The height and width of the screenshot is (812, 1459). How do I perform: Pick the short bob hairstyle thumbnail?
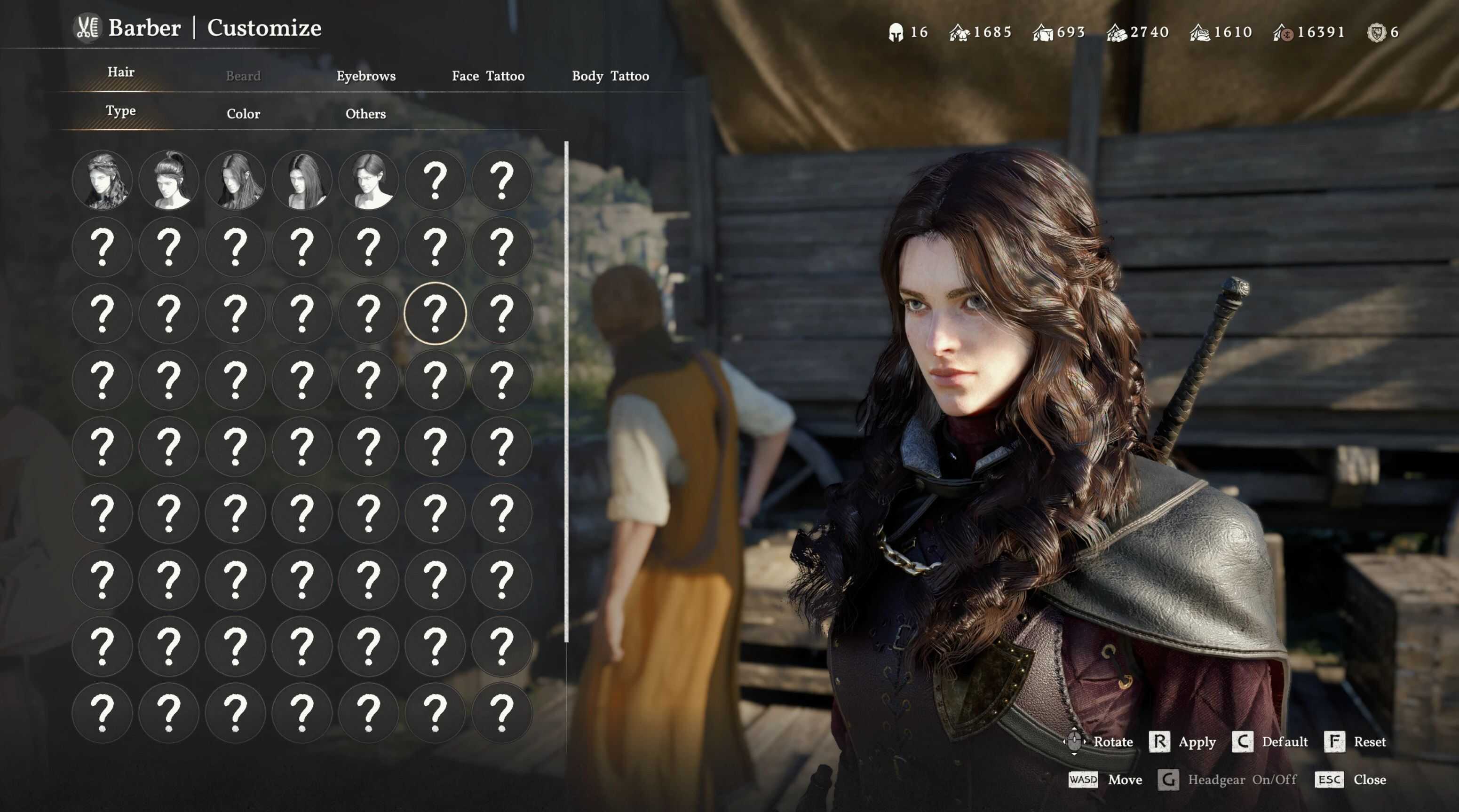pyautogui.click(x=369, y=180)
